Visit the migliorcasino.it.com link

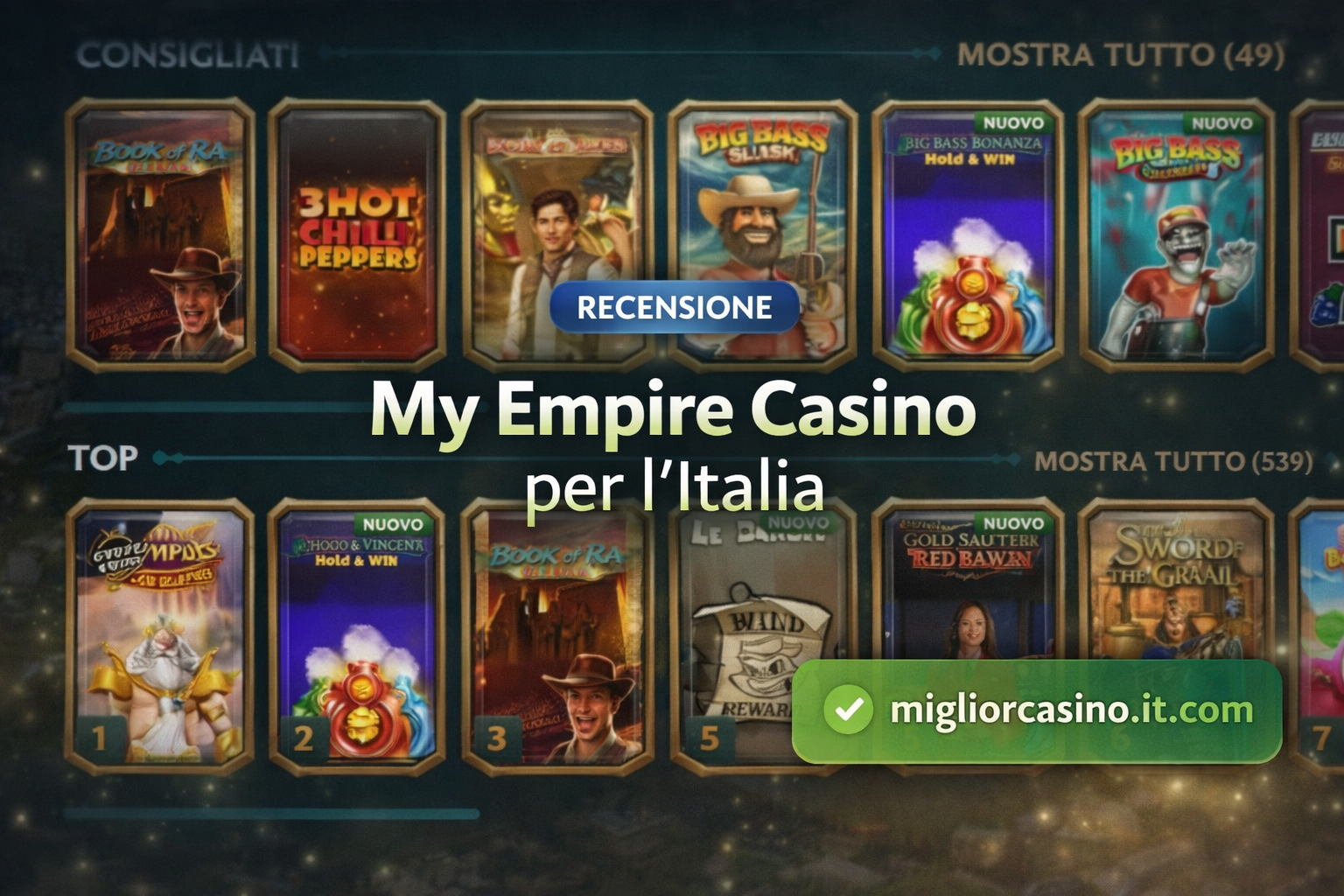click(x=1067, y=710)
